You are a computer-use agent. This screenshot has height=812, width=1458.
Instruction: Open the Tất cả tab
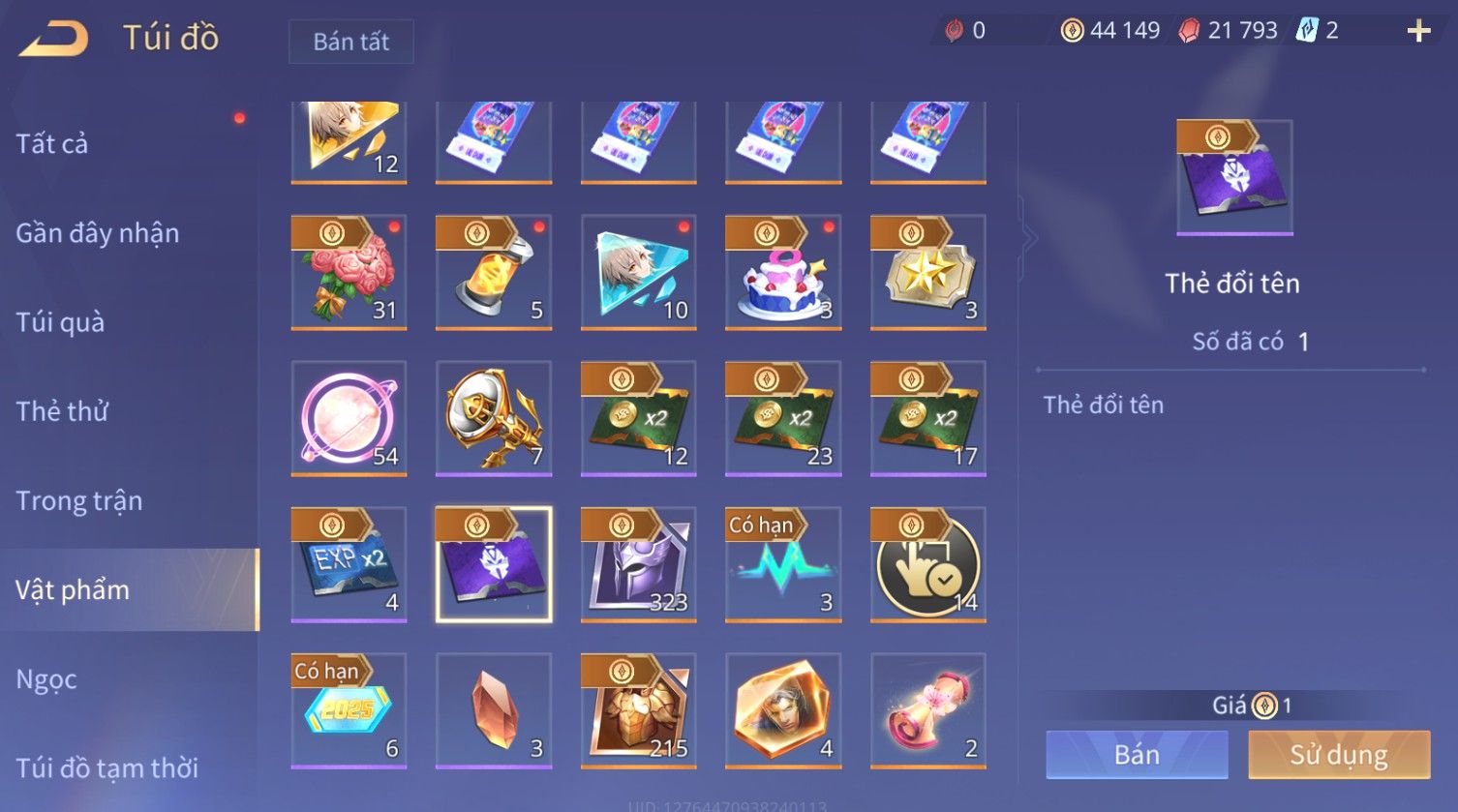[x=52, y=144]
